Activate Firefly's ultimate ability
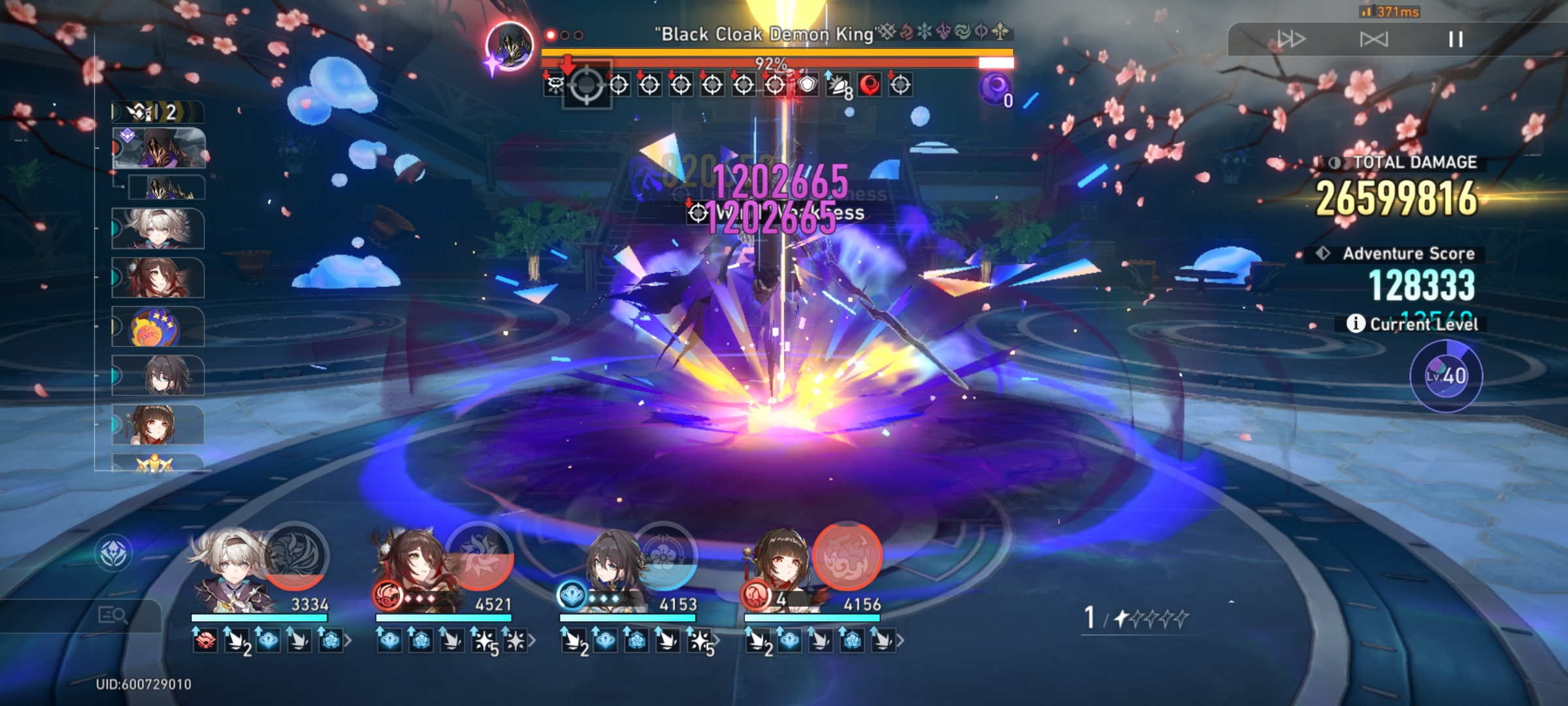 pyautogui.click(x=297, y=559)
